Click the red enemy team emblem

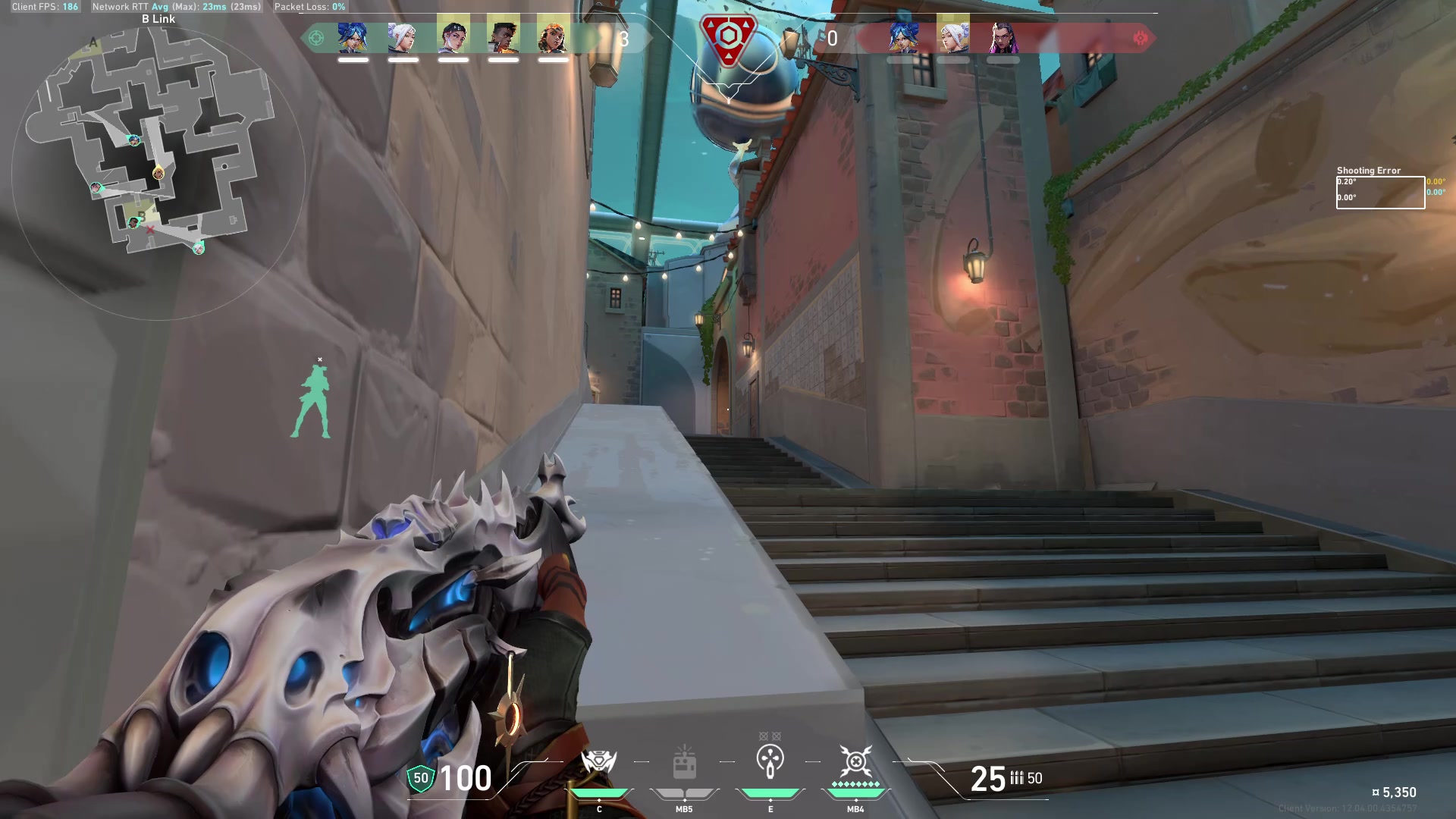pos(1140,38)
